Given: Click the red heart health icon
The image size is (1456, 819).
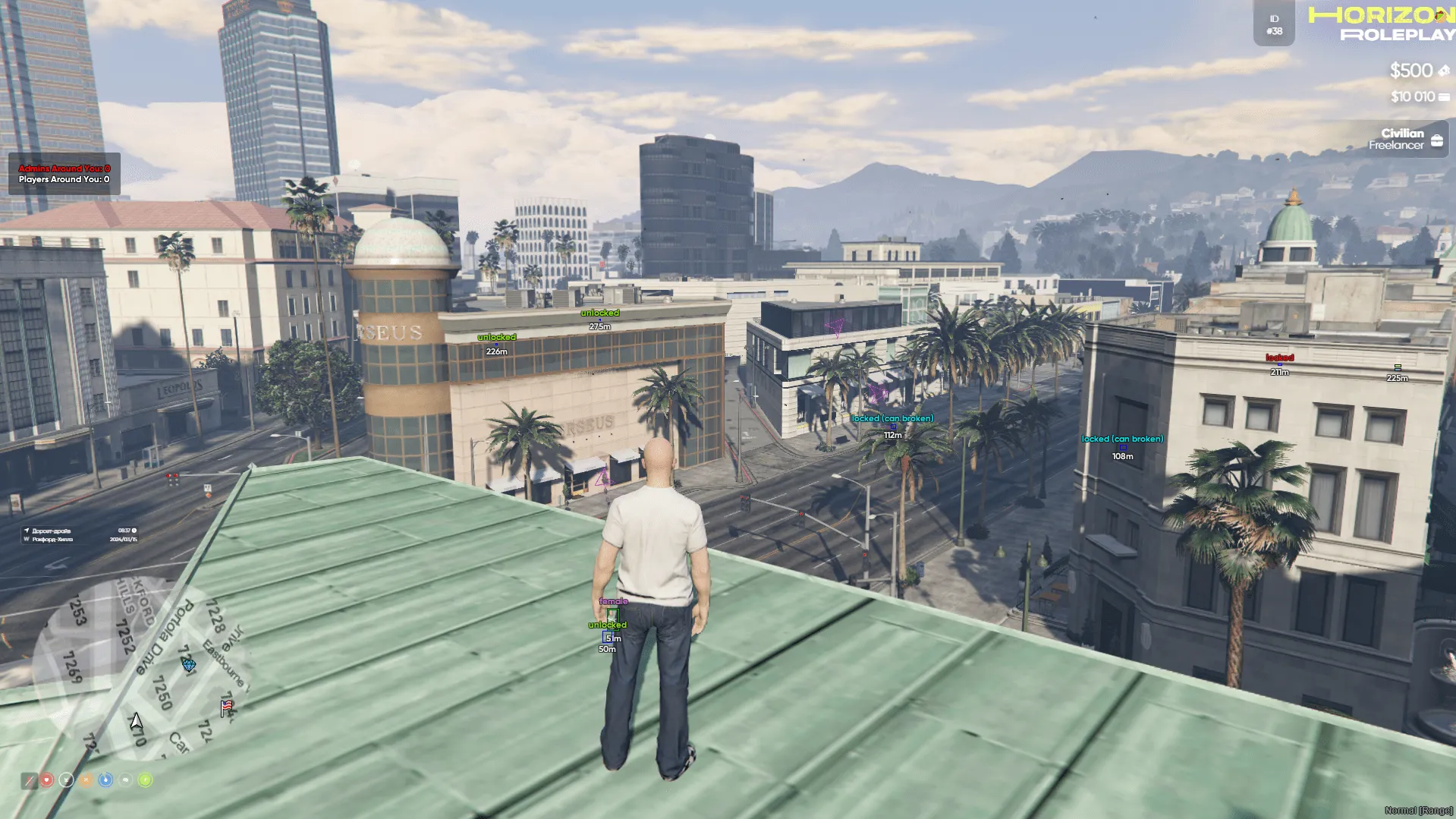Looking at the screenshot, I should pyautogui.click(x=47, y=780).
